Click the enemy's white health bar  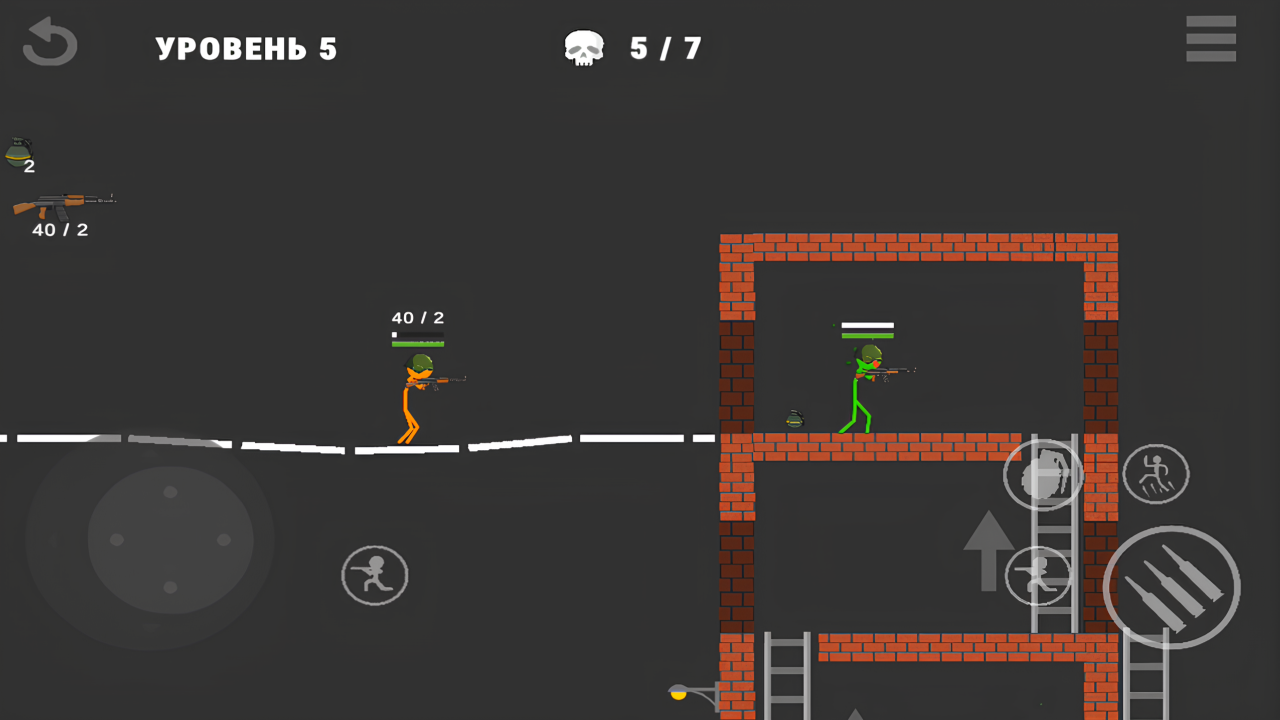866,325
